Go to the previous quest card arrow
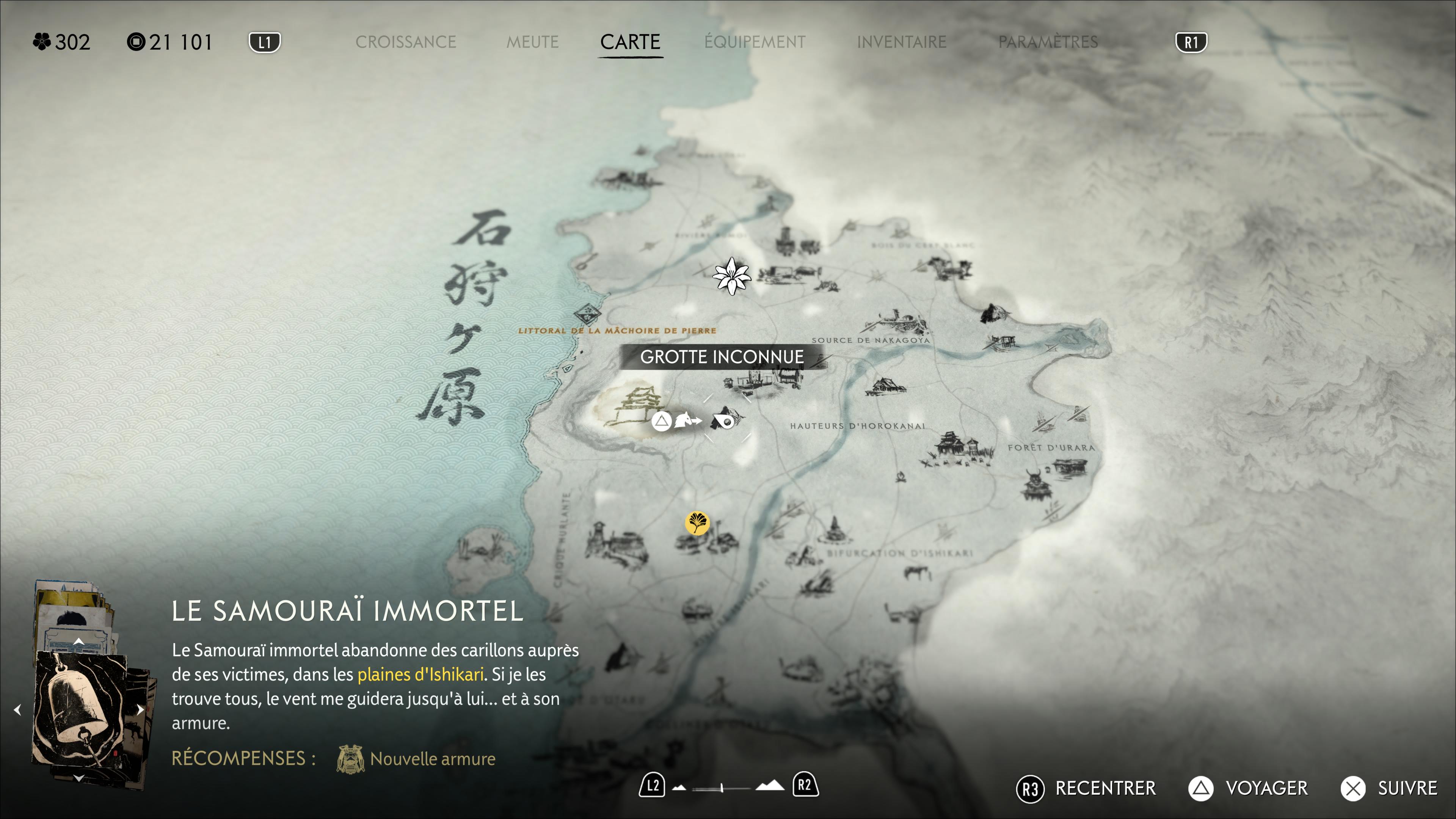Screen dimensions: 1456x819 point(17,709)
